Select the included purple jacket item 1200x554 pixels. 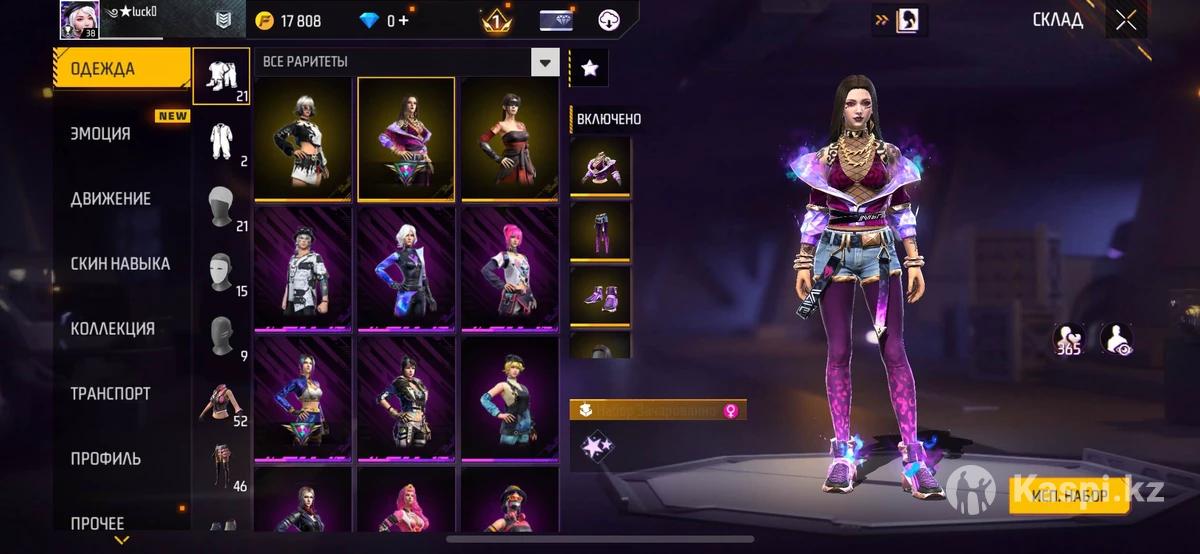(600, 167)
